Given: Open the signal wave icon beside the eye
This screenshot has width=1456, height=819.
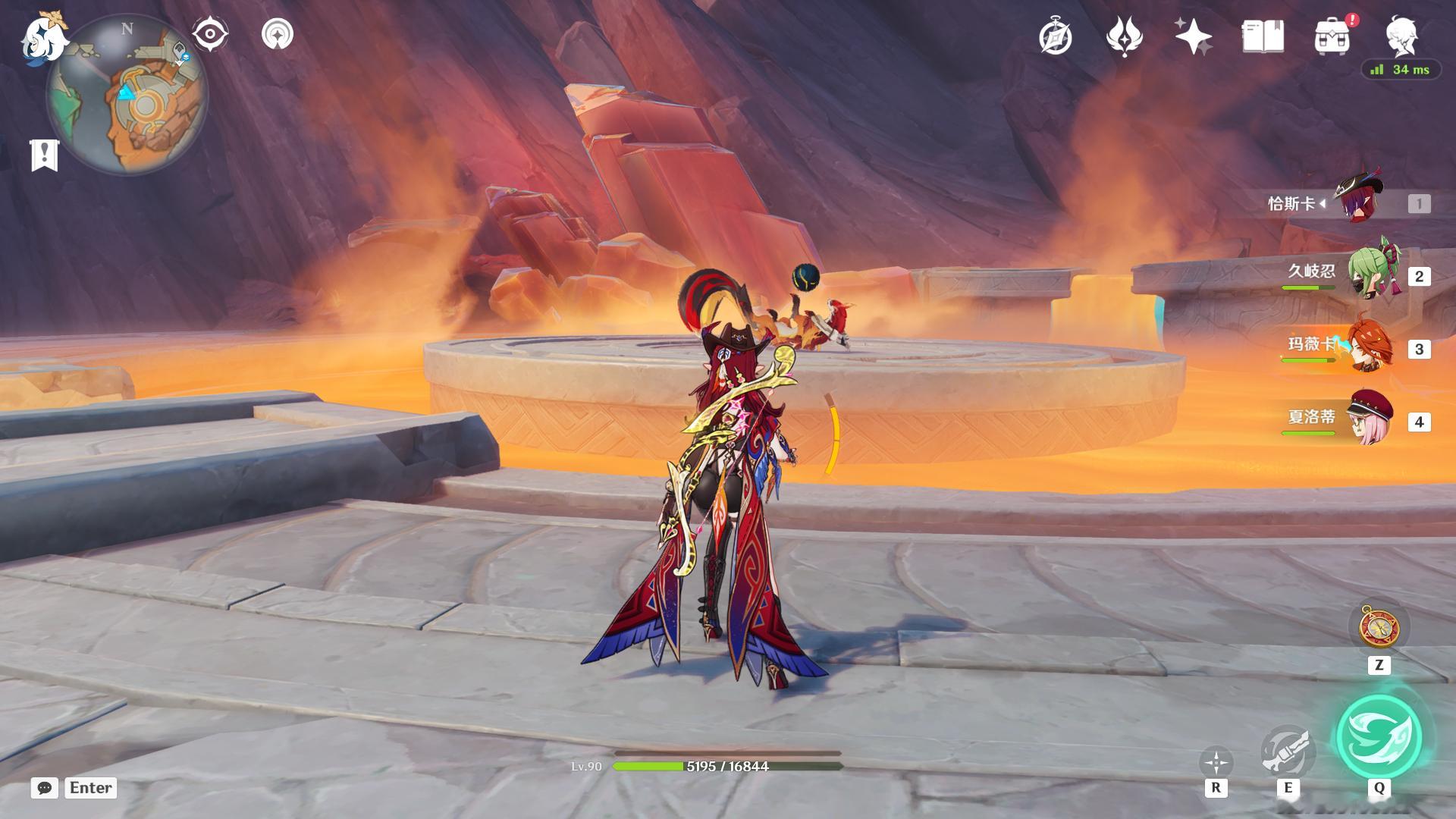Looking at the screenshot, I should 278,35.
